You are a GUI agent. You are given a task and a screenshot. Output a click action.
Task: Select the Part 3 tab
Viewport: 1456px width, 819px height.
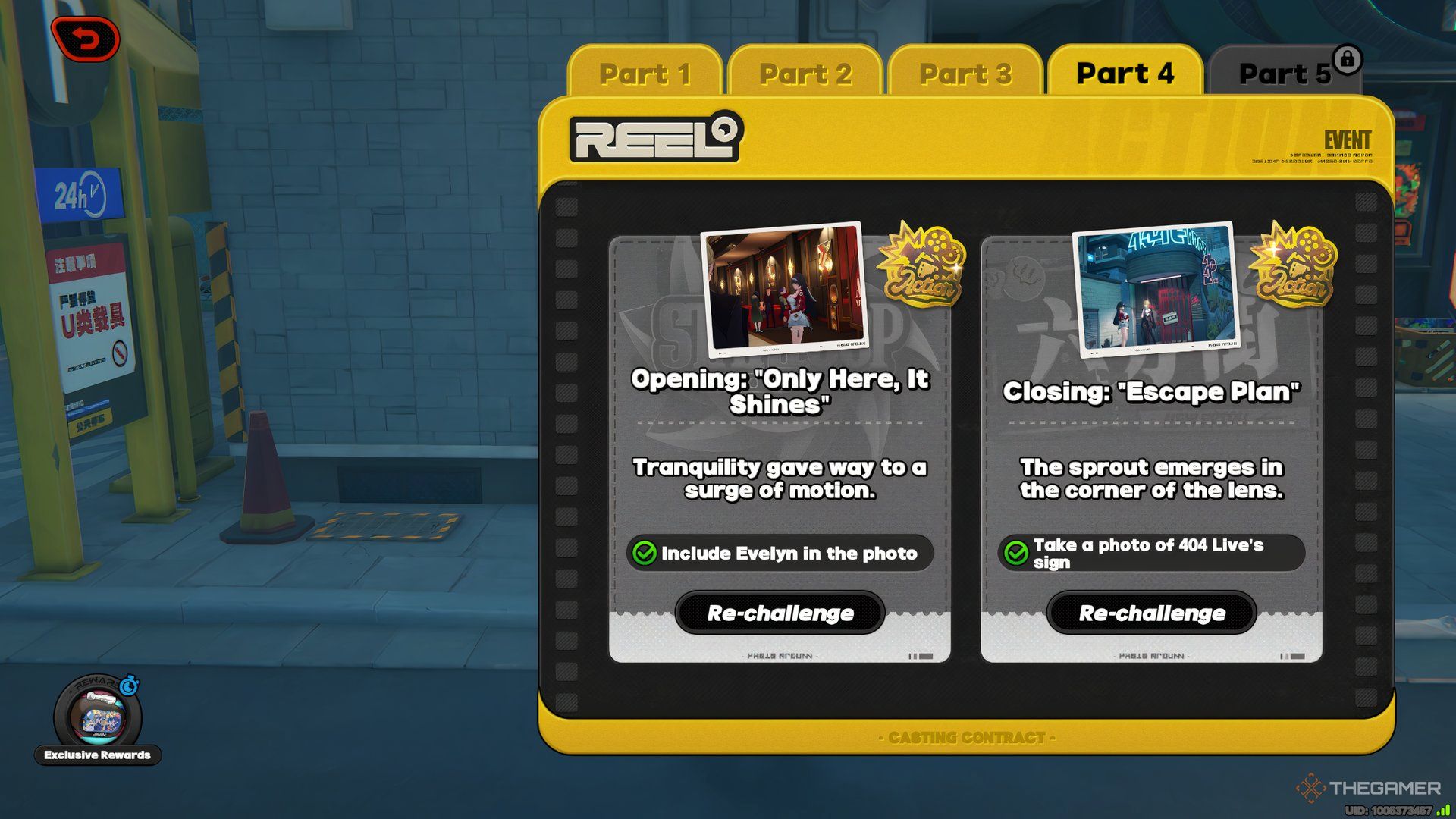pyautogui.click(x=965, y=74)
